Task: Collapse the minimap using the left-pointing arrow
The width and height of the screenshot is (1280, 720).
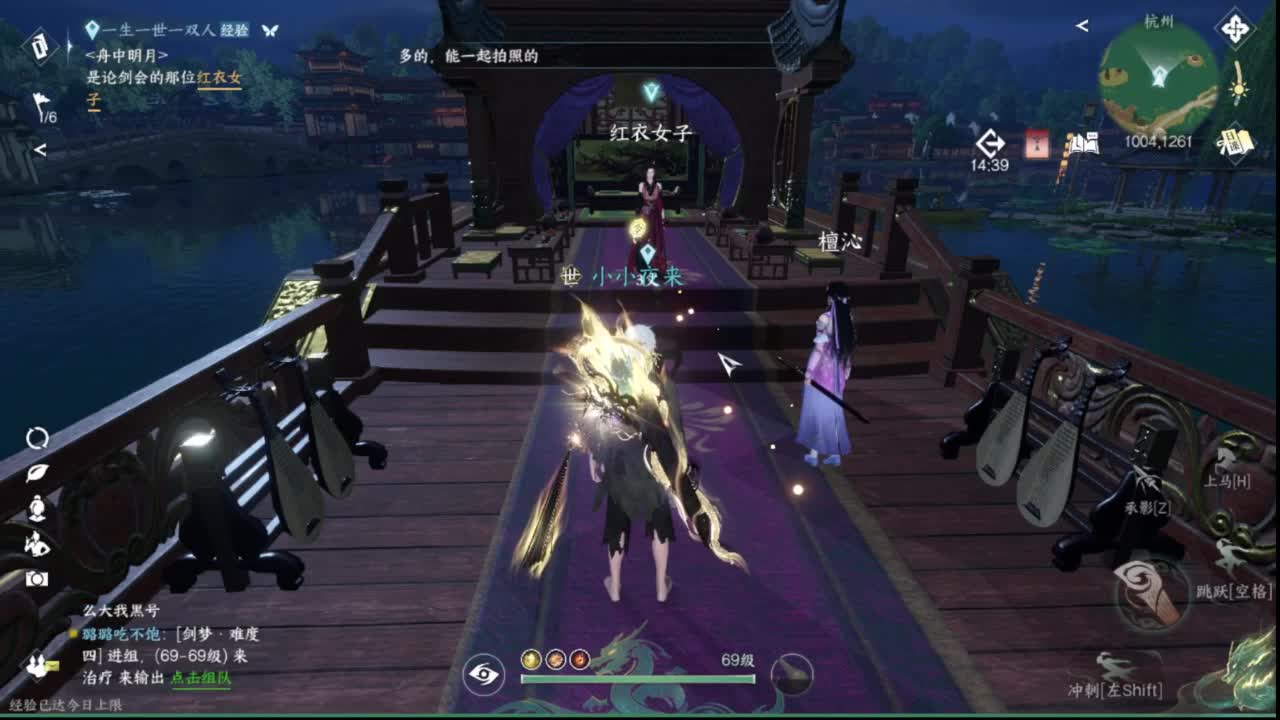Action: 1082,26
